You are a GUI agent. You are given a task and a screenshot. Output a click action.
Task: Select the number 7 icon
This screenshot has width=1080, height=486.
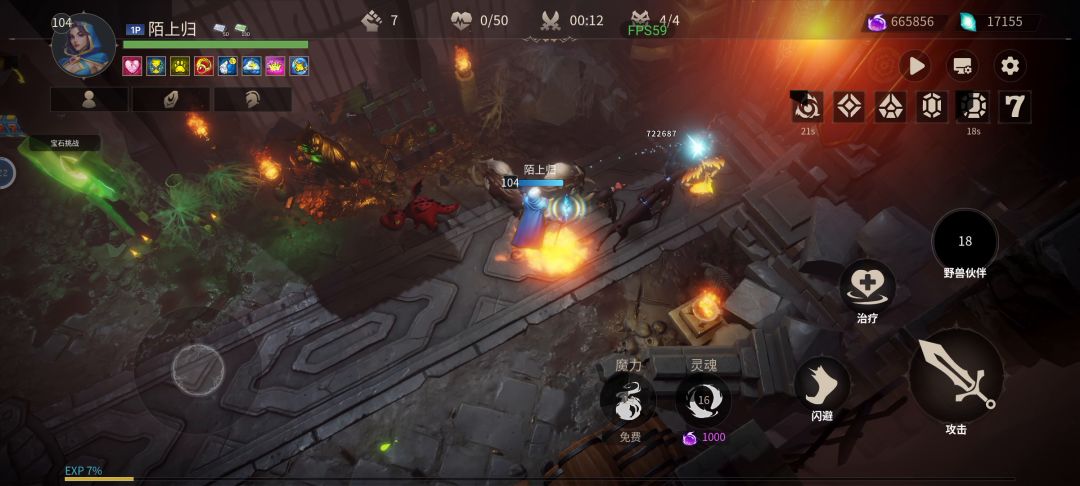[x=1015, y=106]
